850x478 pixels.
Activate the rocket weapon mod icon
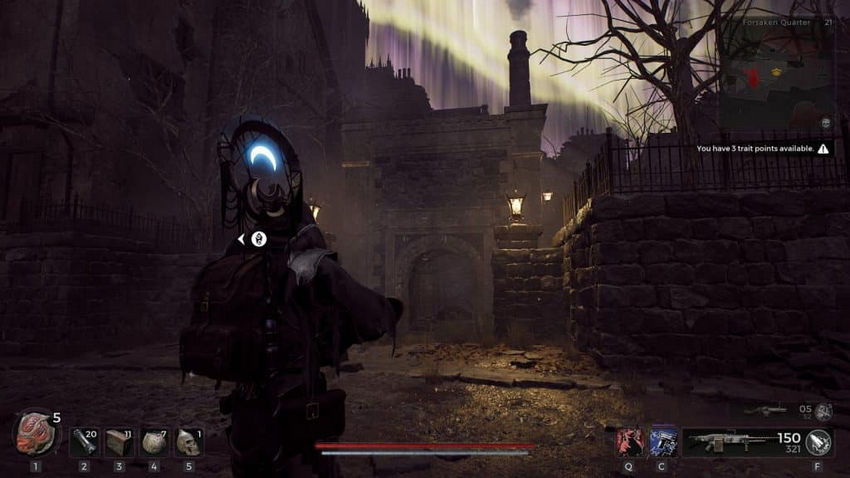[819, 442]
